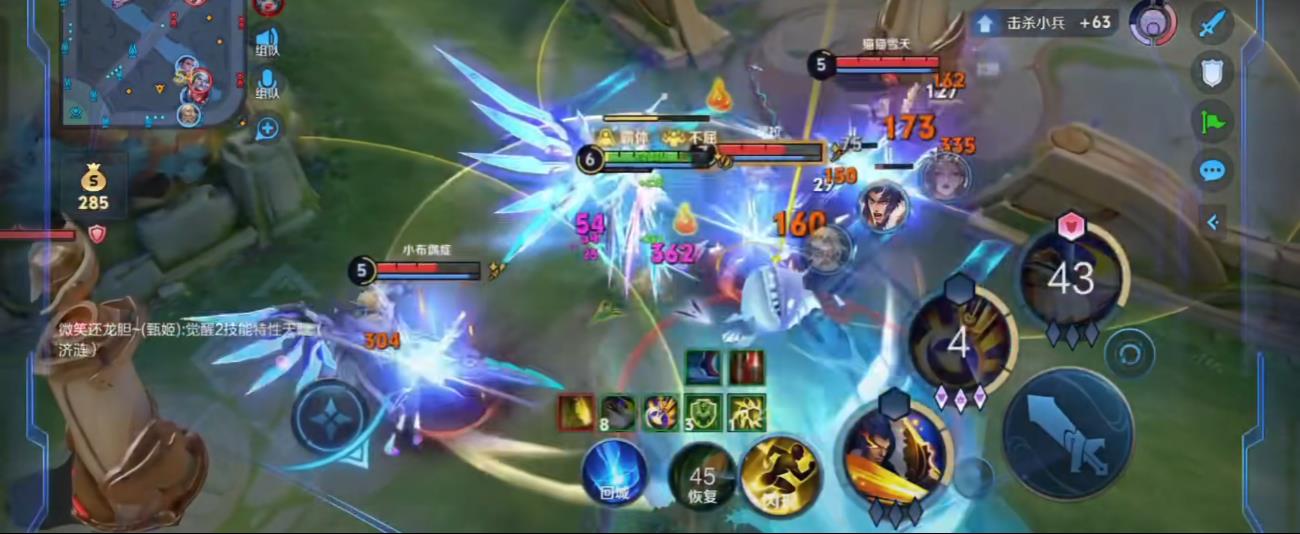
Task: Tap the ultimate skill showing cooldown 43
Action: point(1070,277)
